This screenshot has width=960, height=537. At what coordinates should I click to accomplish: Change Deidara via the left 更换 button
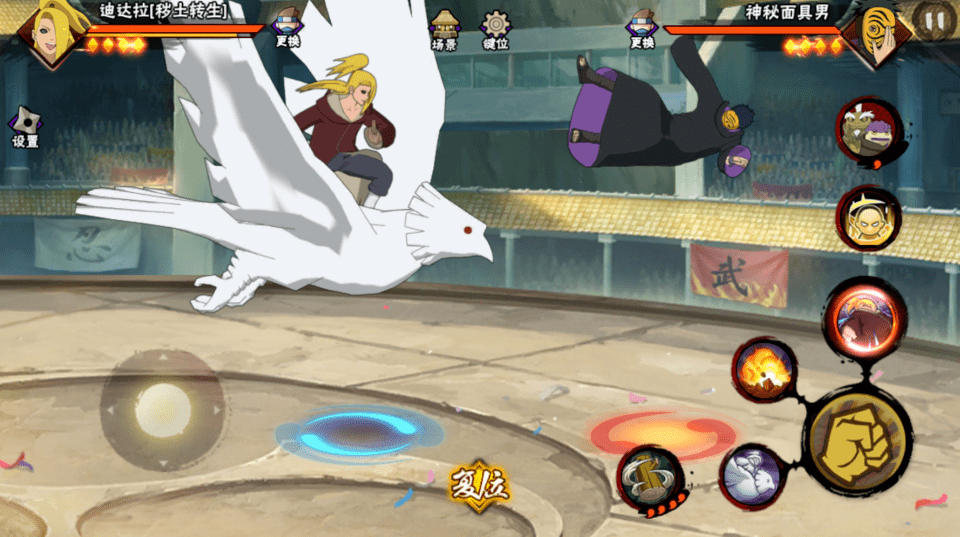[287, 27]
